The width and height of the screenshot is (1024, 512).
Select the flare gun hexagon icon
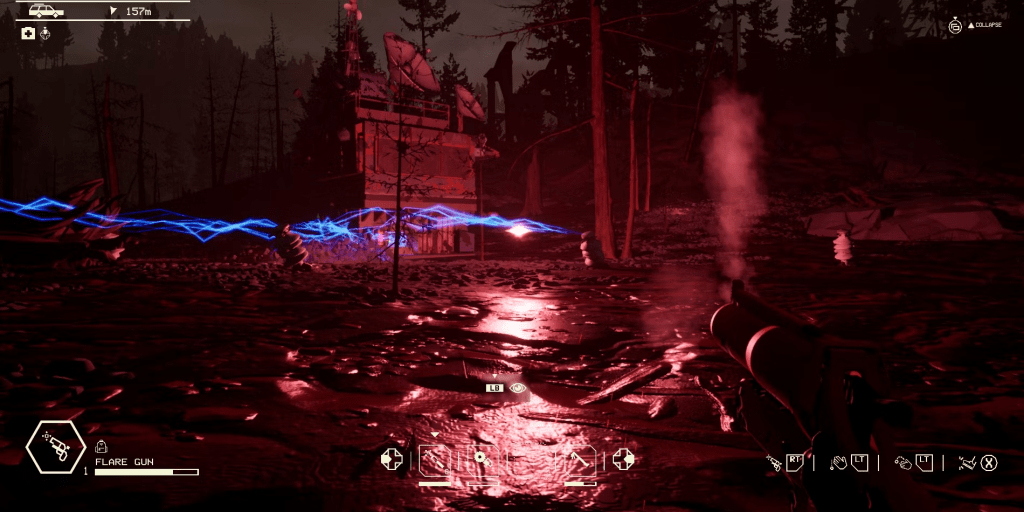[x=56, y=446]
